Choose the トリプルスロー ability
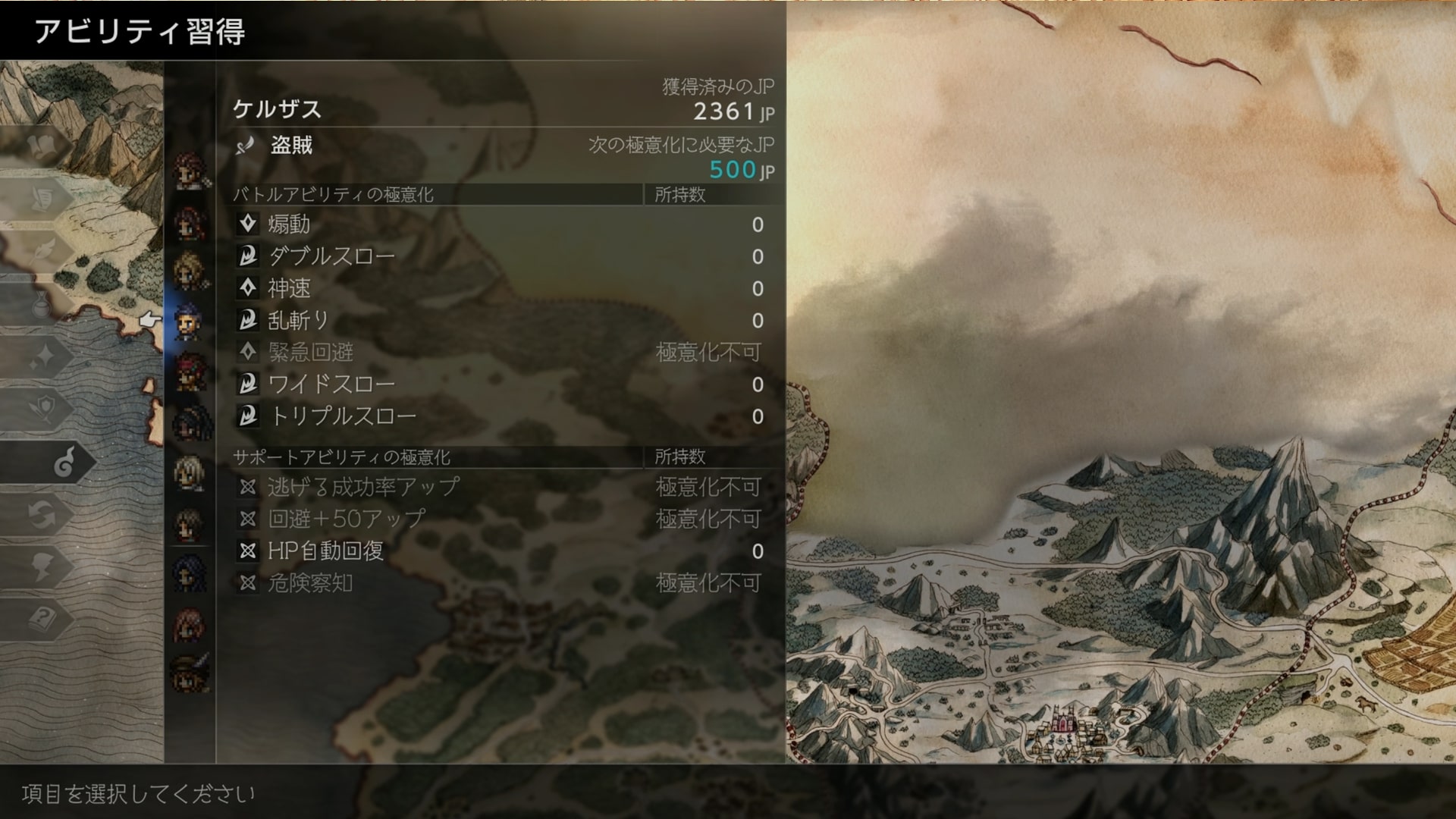This screenshot has height=819, width=1456. coord(342,416)
